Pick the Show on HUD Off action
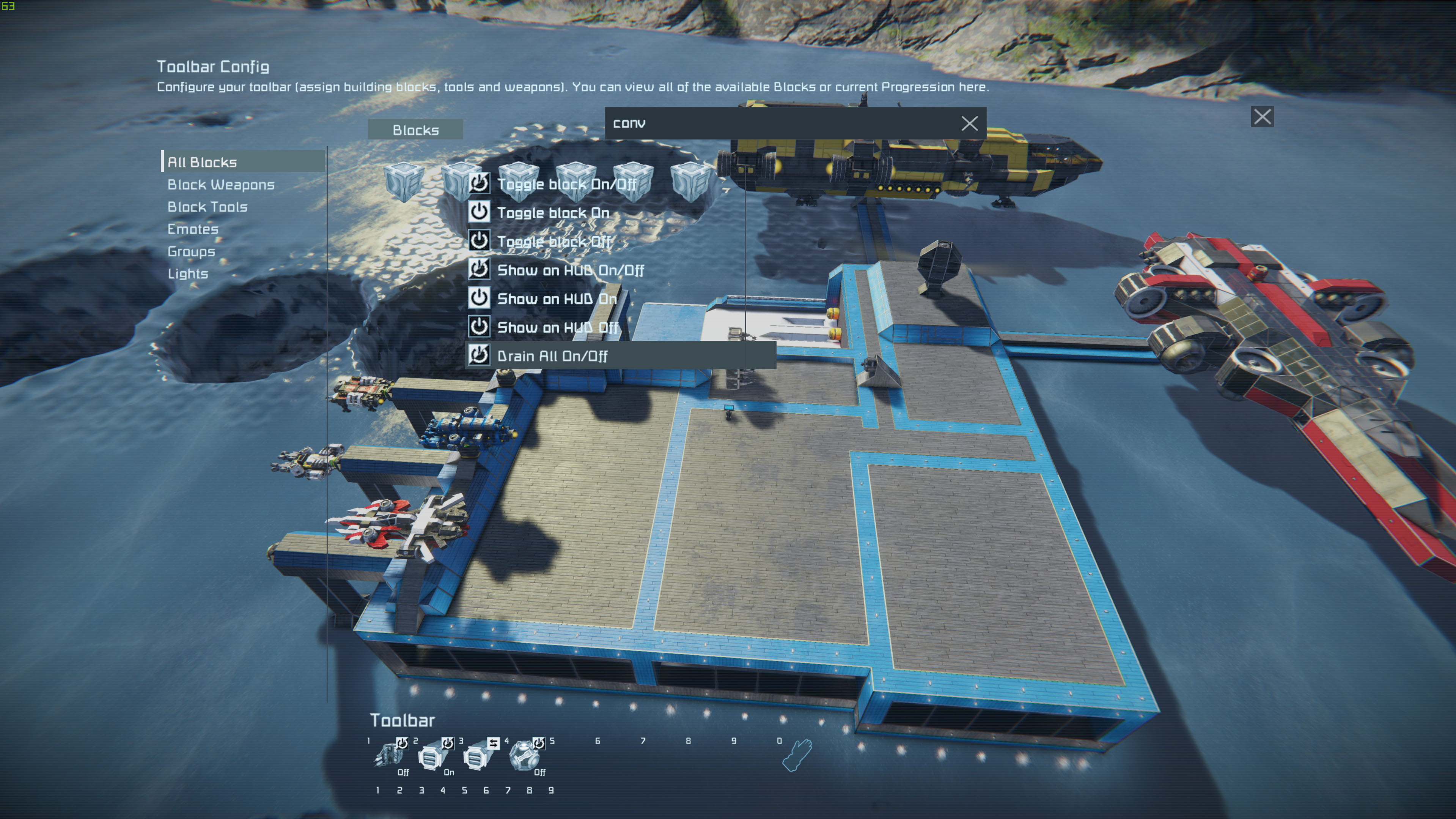 click(557, 328)
